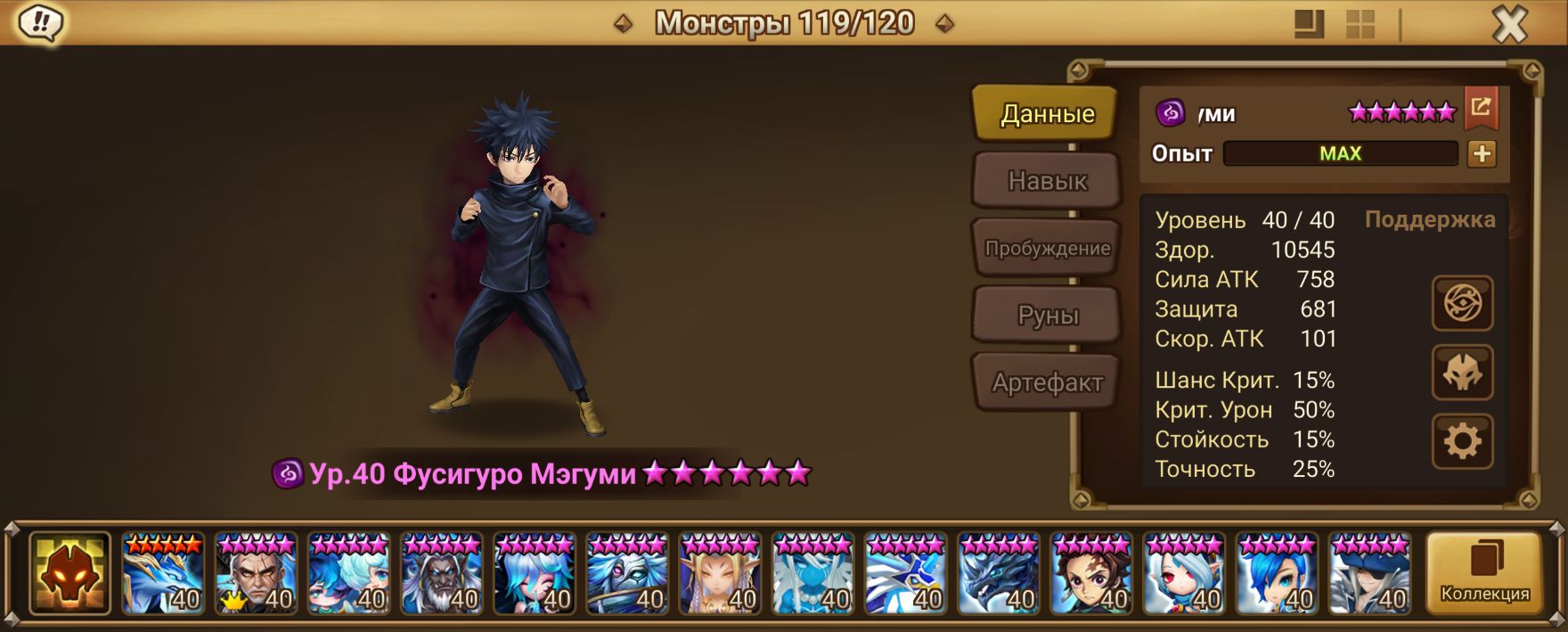The height and width of the screenshot is (632, 1568).
Task: Select the Tanjiro monster thumbnail
Action: click(1091, 573)
